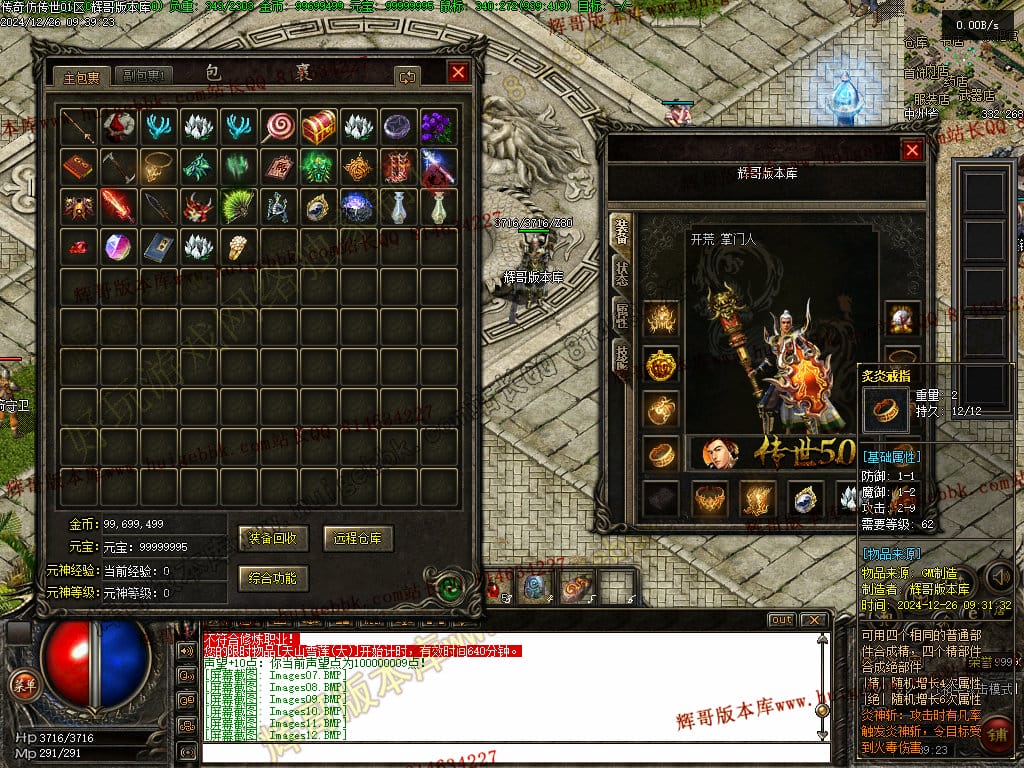Switch to the 副包裹1 bag tab

pyautogui.click(x=144, y=76)
